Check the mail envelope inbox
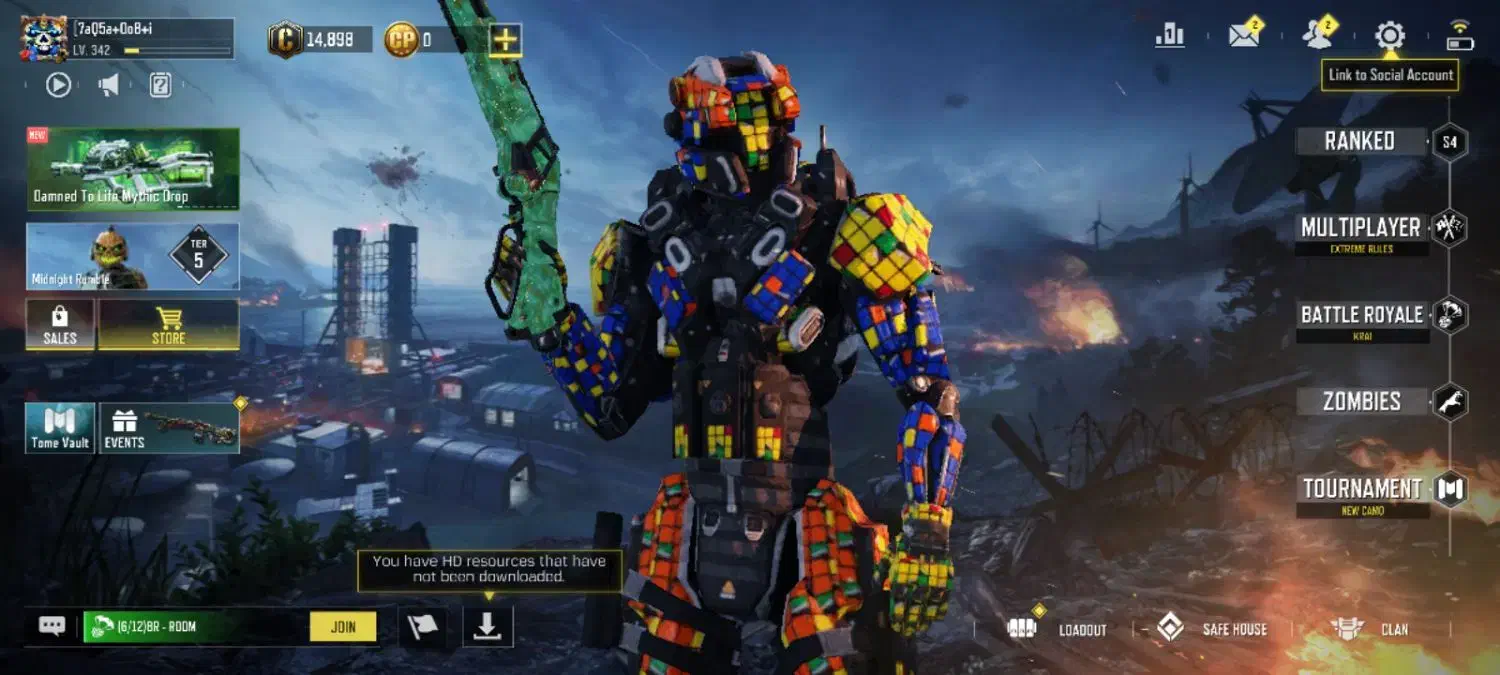 [1243, 36]
